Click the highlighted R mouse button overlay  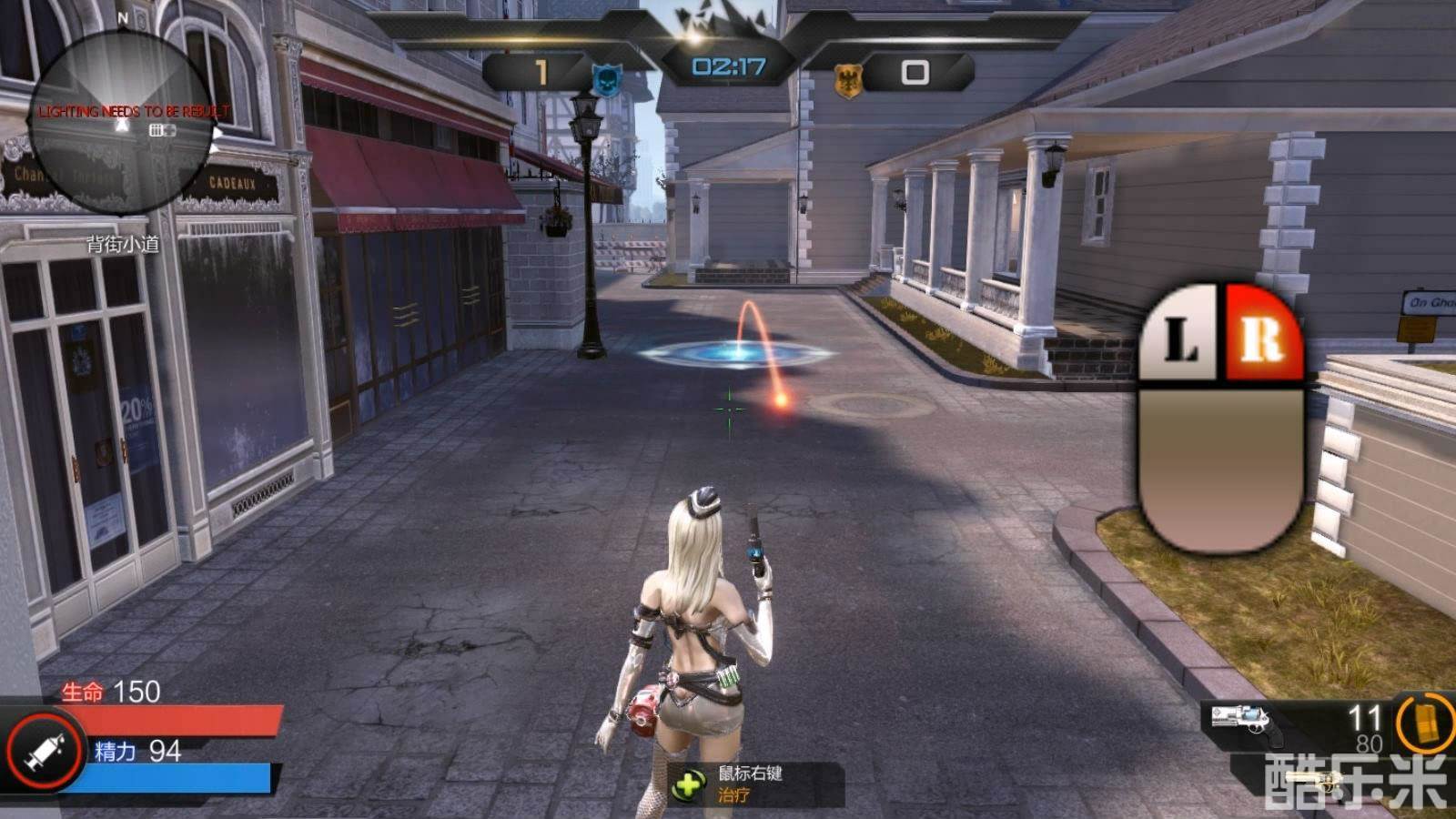[1262, 333]
